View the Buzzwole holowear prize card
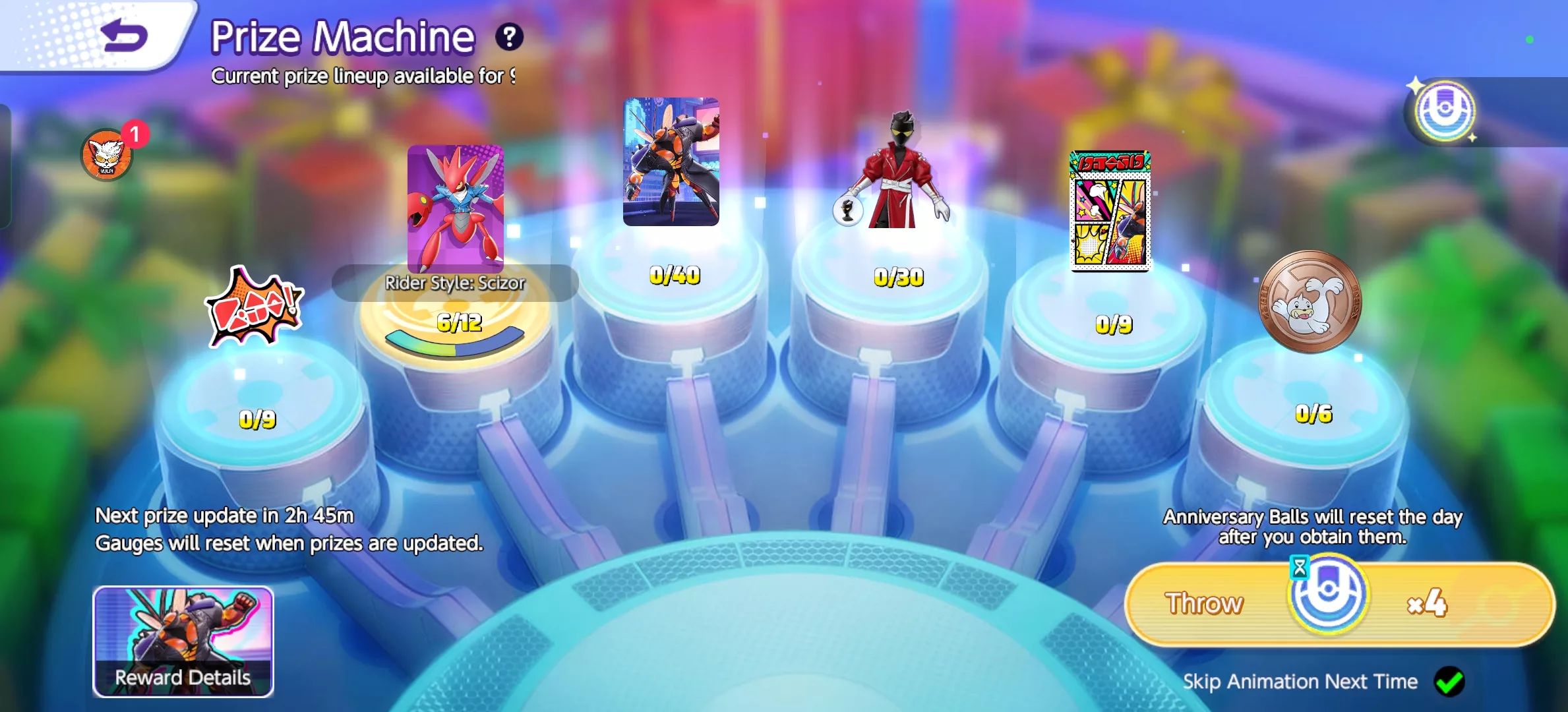The width and height of the screenshot is (1568, 712). click(x=671, y=162)
